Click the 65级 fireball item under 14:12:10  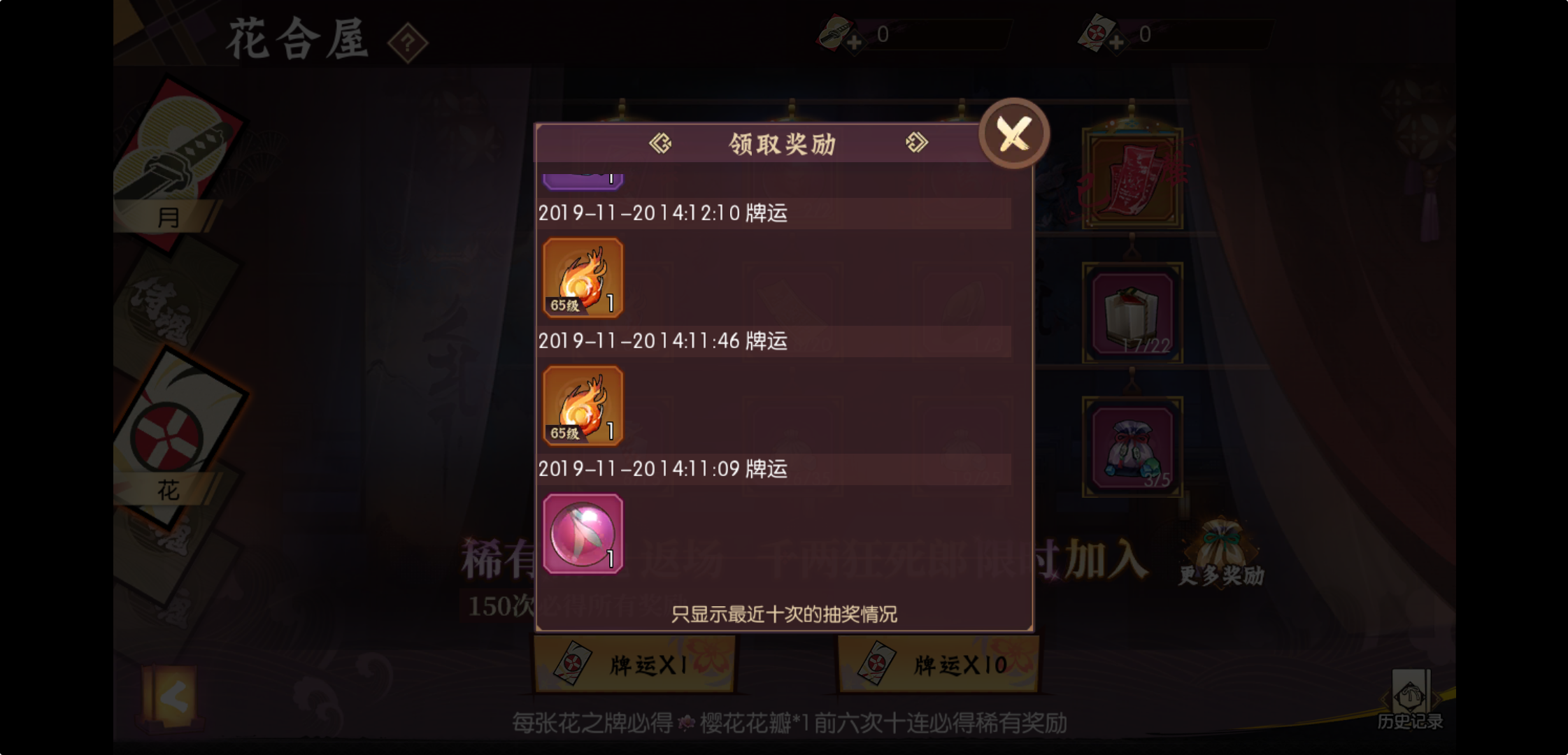(583, 278)
